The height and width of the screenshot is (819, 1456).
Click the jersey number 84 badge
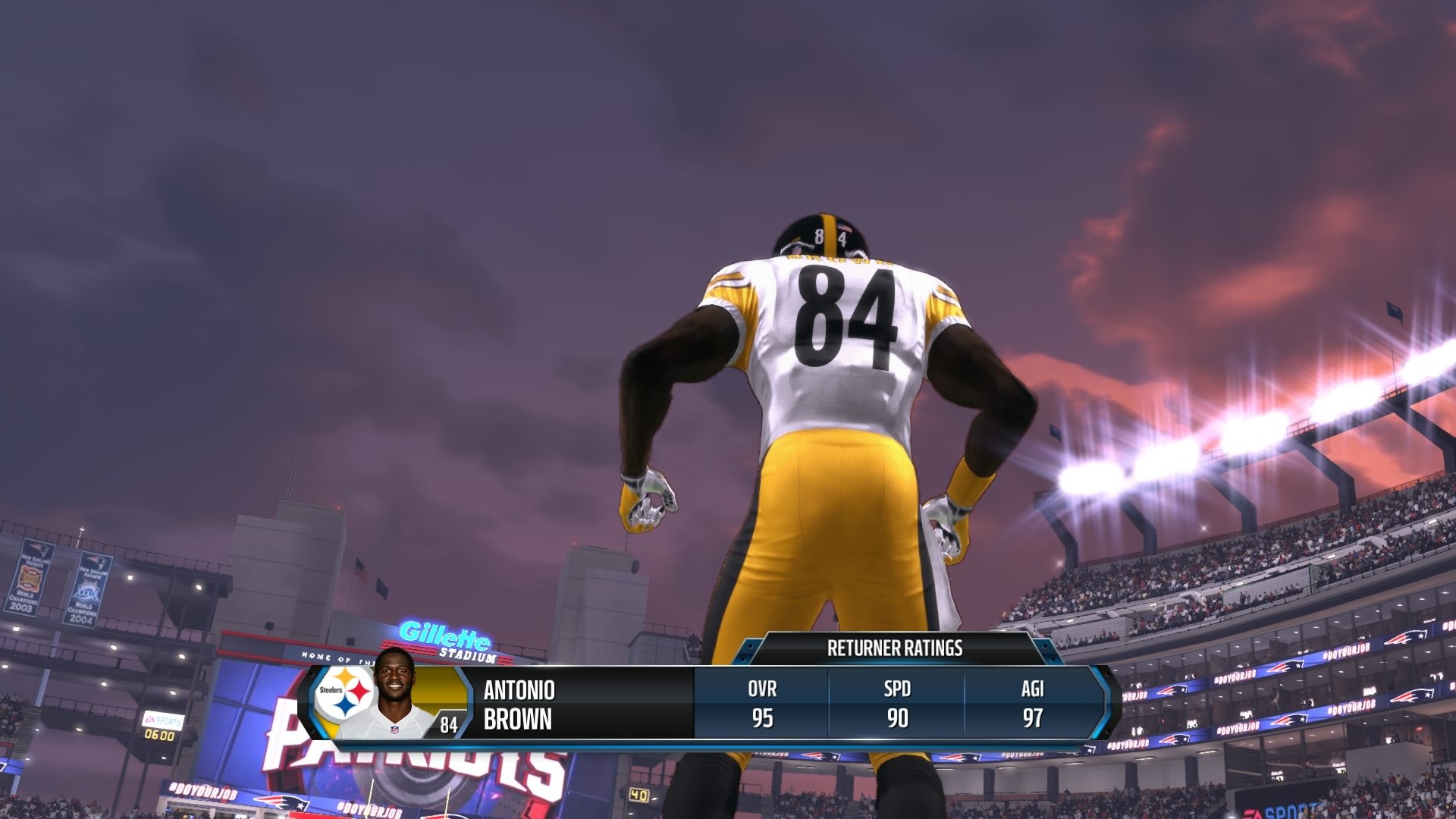coord(448,724)
